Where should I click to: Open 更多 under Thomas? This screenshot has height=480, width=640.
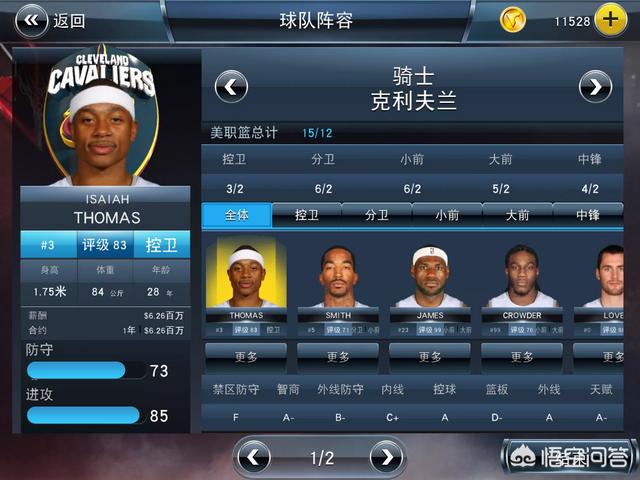(246, 357)
